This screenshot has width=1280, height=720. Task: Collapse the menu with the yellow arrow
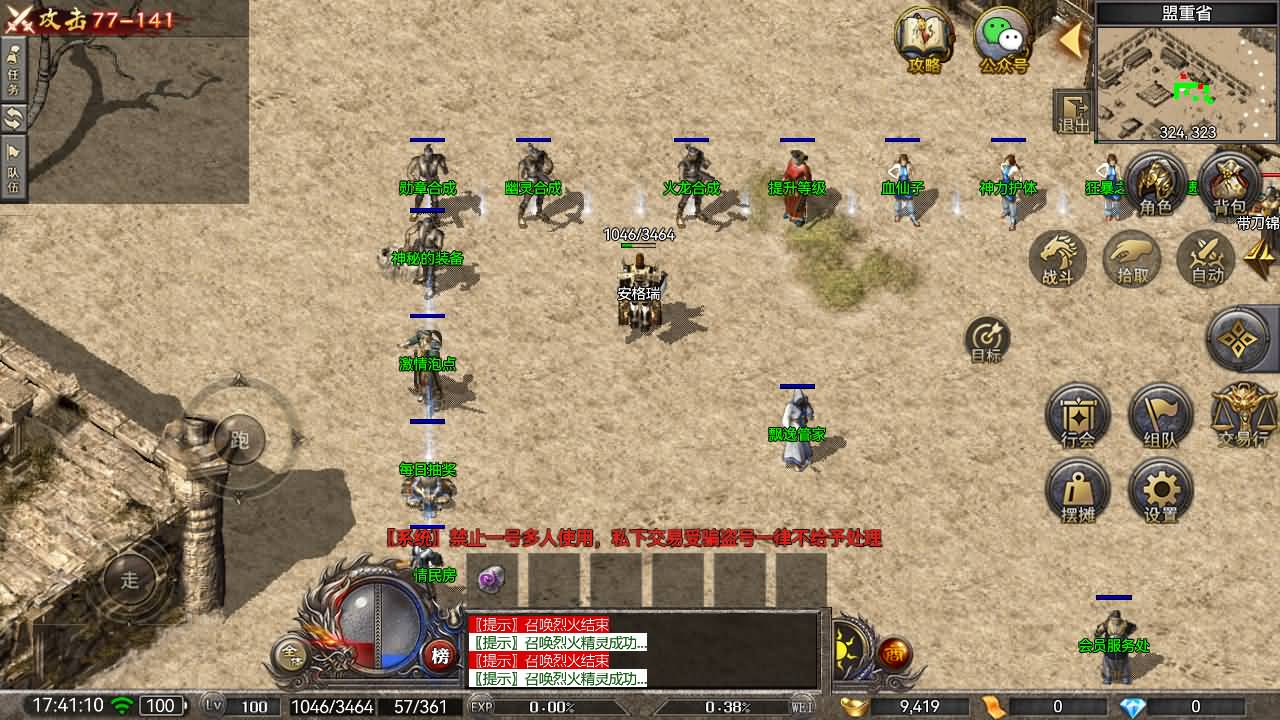(1071, 40)
